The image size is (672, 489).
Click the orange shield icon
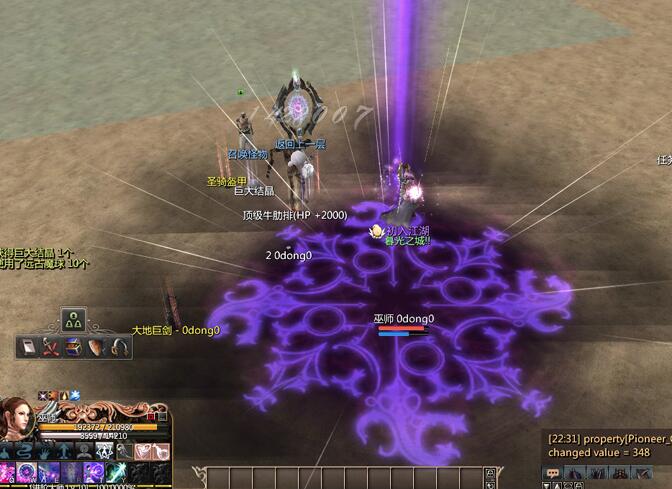96,347
